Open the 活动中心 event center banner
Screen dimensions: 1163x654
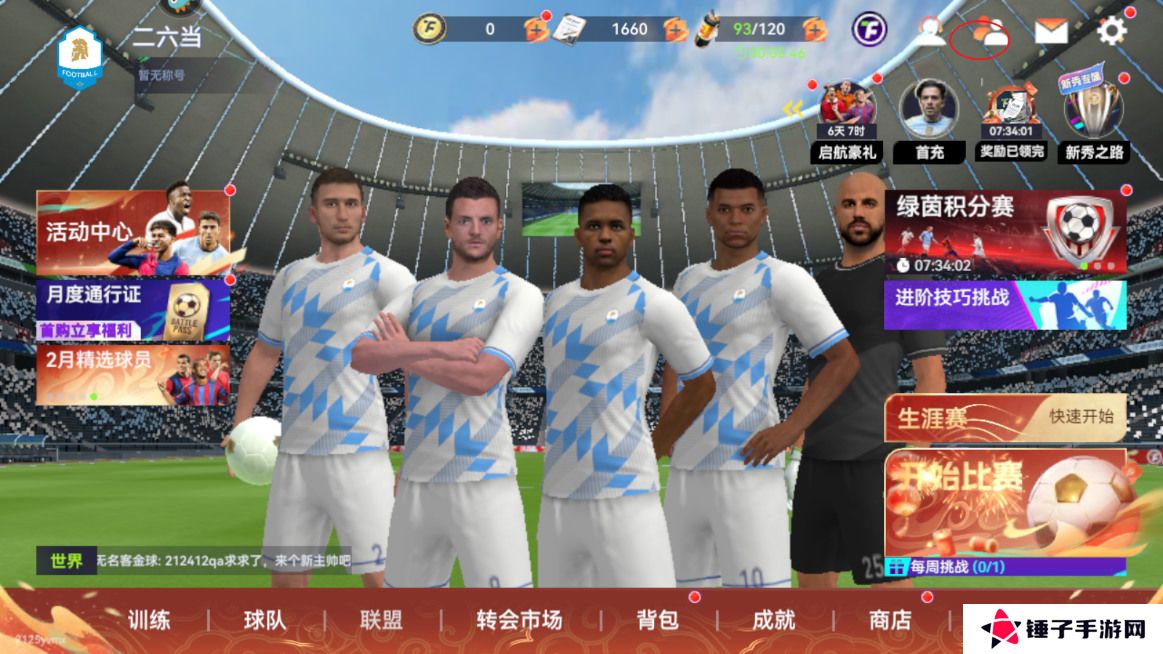click(133, 232)
